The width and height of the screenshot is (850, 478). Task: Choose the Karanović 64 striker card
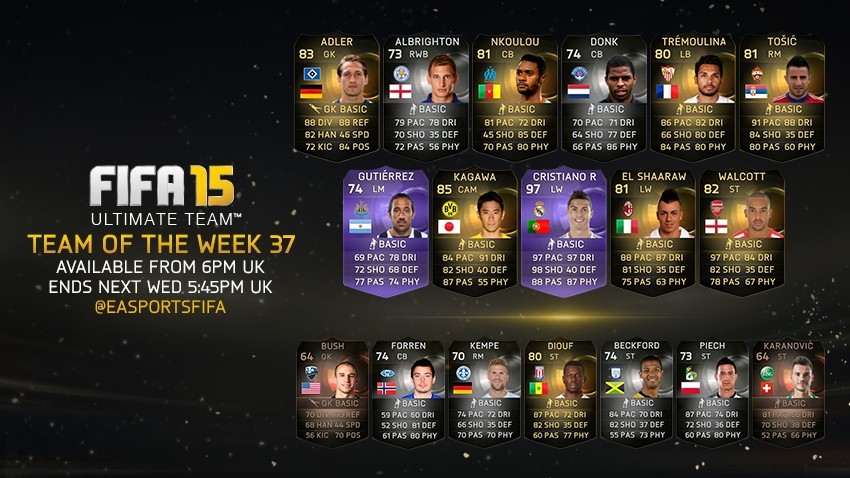tap(788, 392)
